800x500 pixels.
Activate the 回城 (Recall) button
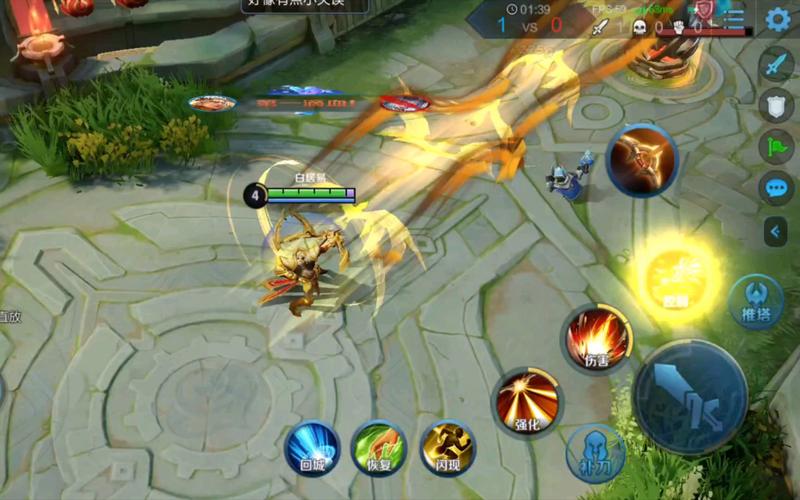[x=311, y=448]
